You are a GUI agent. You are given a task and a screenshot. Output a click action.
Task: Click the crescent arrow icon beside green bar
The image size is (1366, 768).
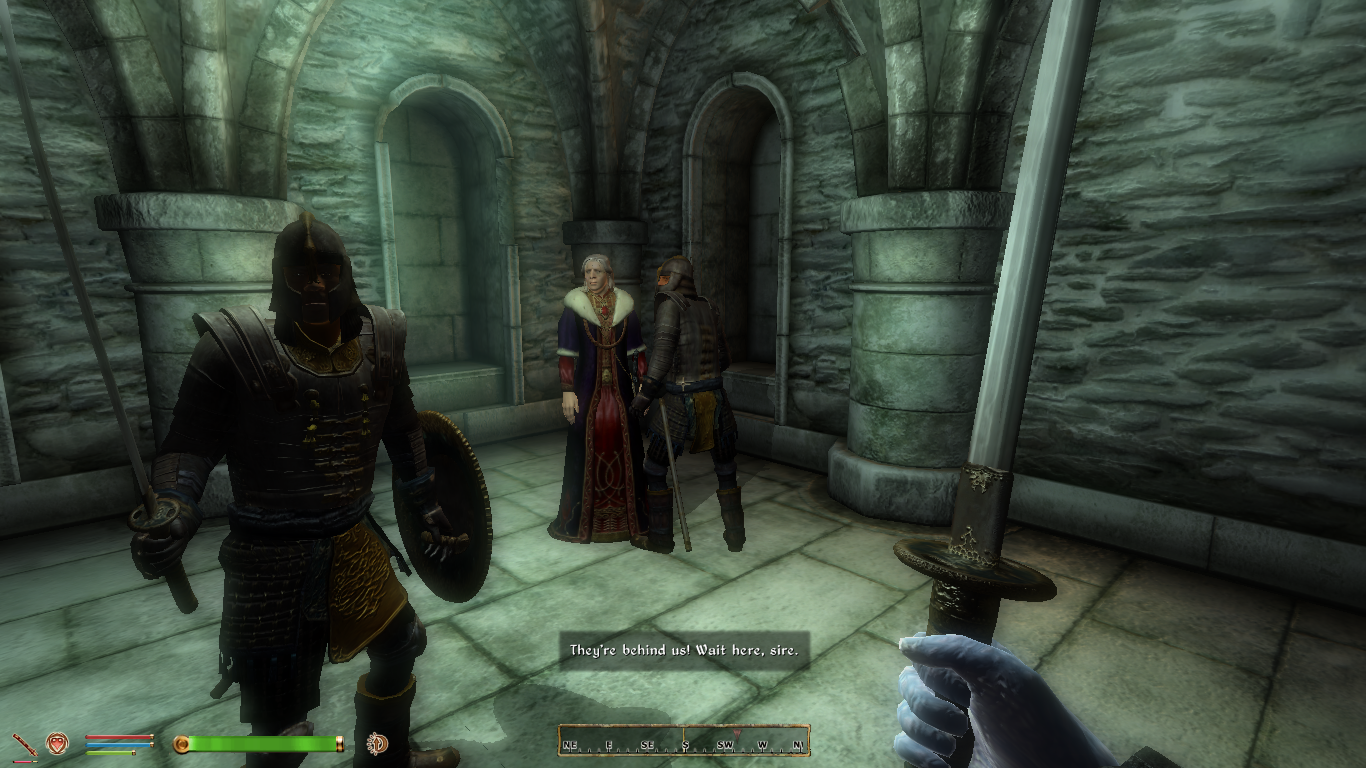(x=379, y=743)
